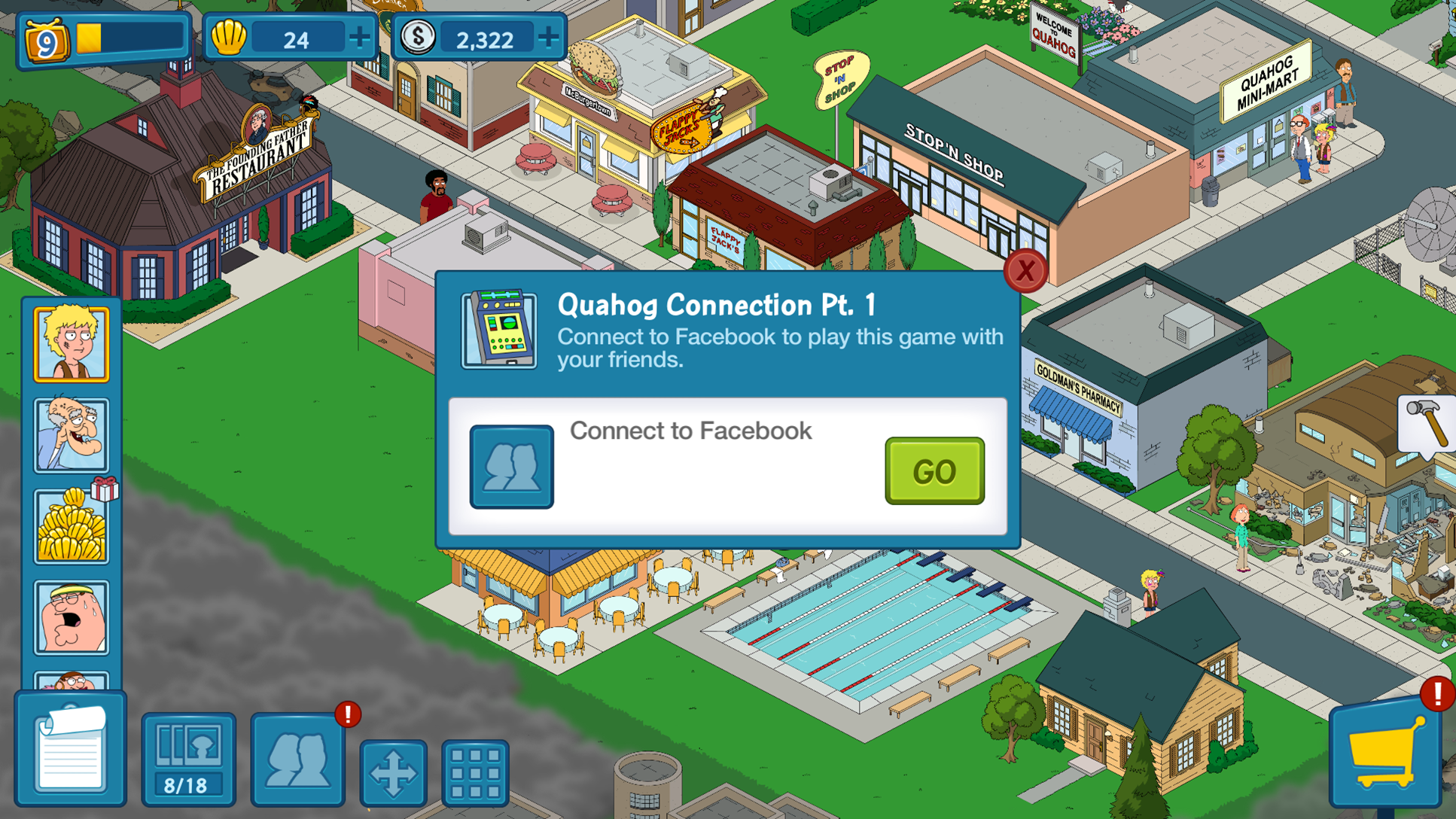The width and height of the screenshot is (1456, 819).
Task: Close the Quahog Connection dialog
Action: coord(1025,271)
